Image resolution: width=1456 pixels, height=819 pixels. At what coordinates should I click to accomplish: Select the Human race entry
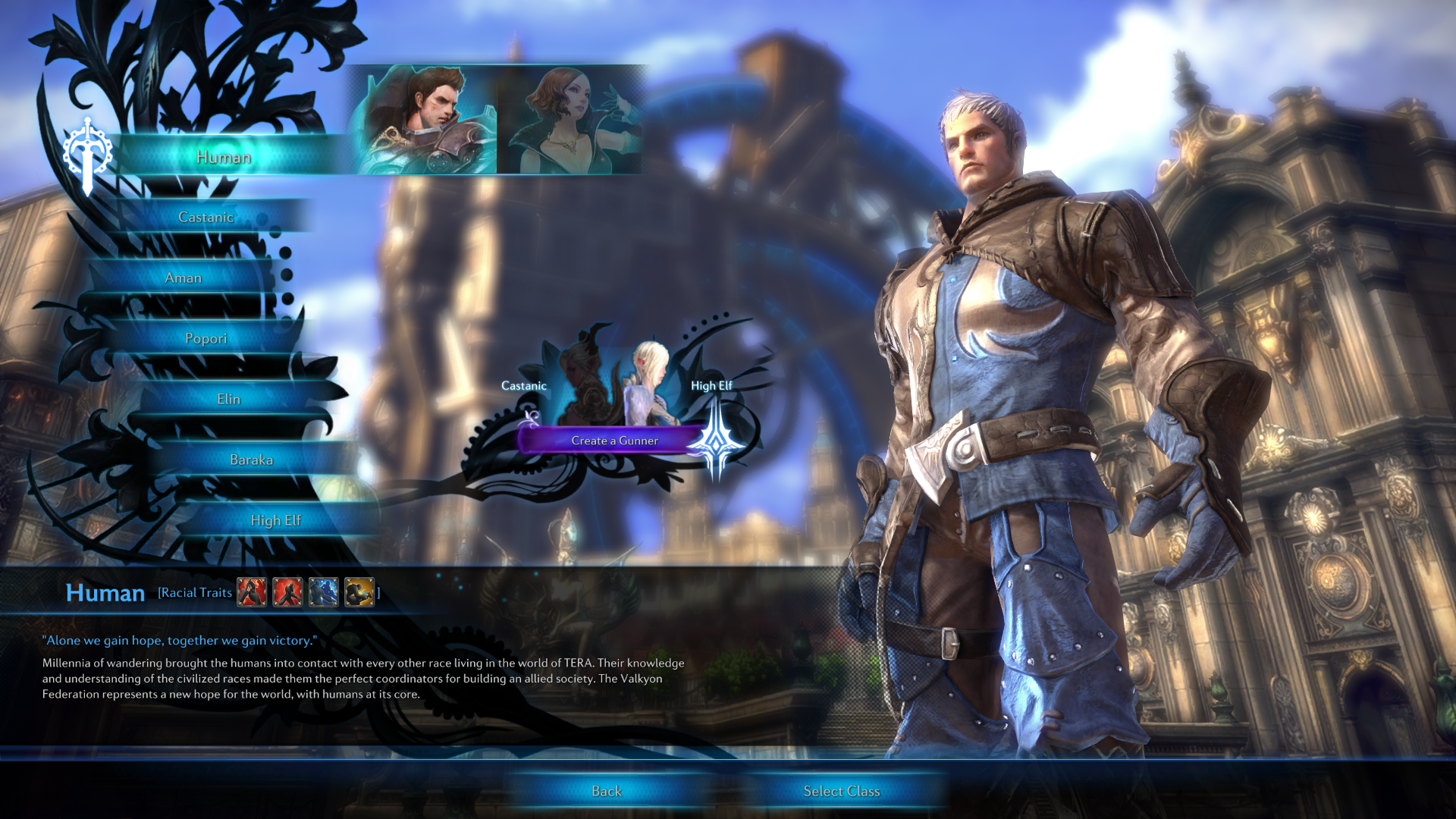tap(224, 157)
